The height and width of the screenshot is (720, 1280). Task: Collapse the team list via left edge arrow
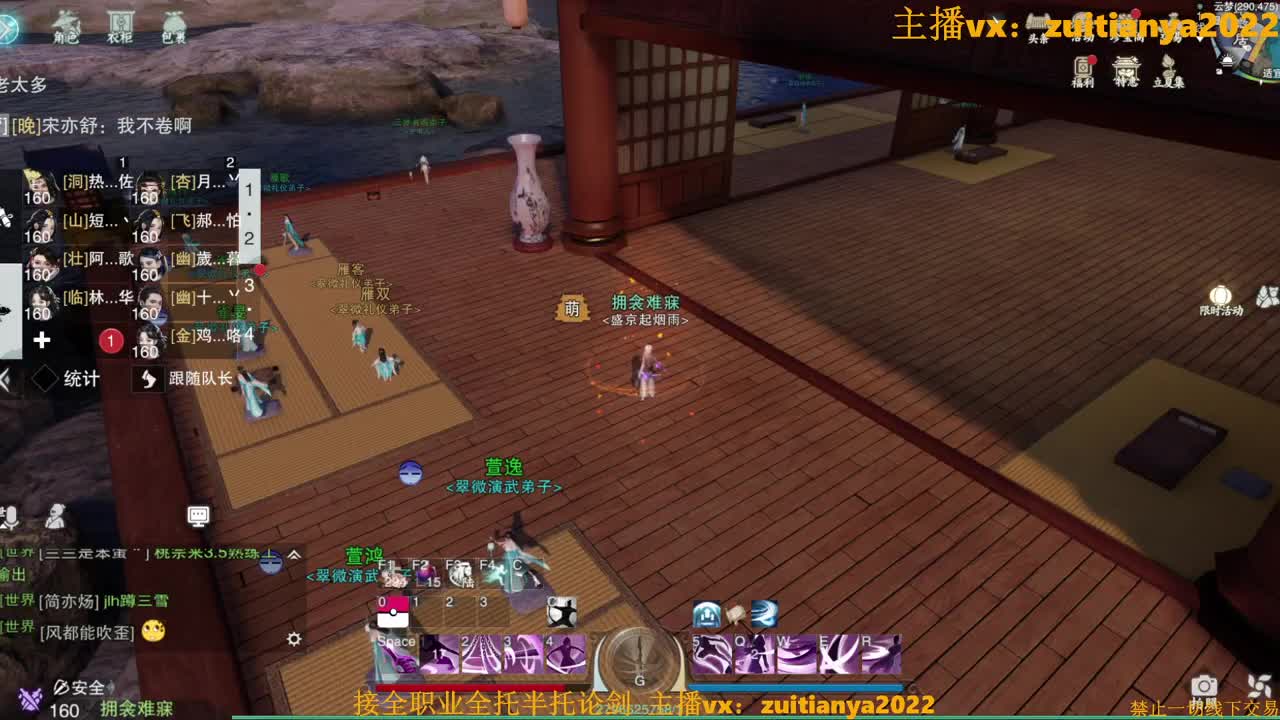click(5, 379)
